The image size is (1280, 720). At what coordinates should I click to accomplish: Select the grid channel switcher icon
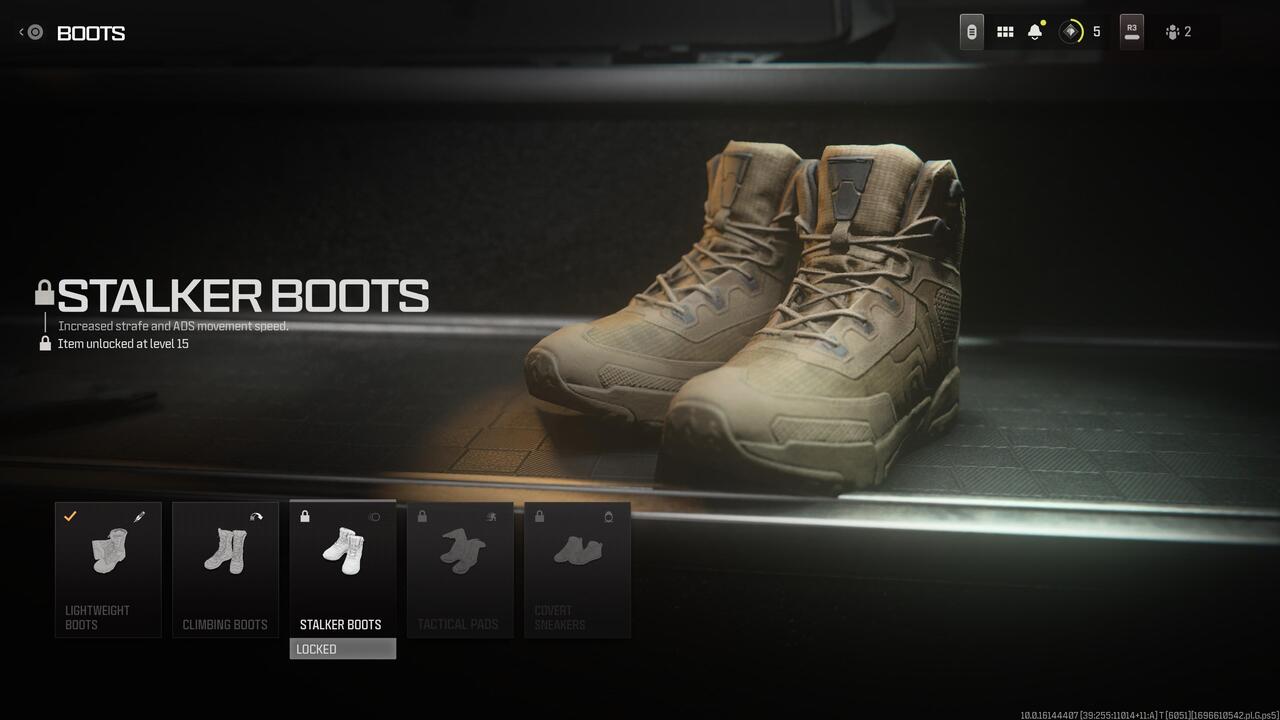[x=1005, y=31]
